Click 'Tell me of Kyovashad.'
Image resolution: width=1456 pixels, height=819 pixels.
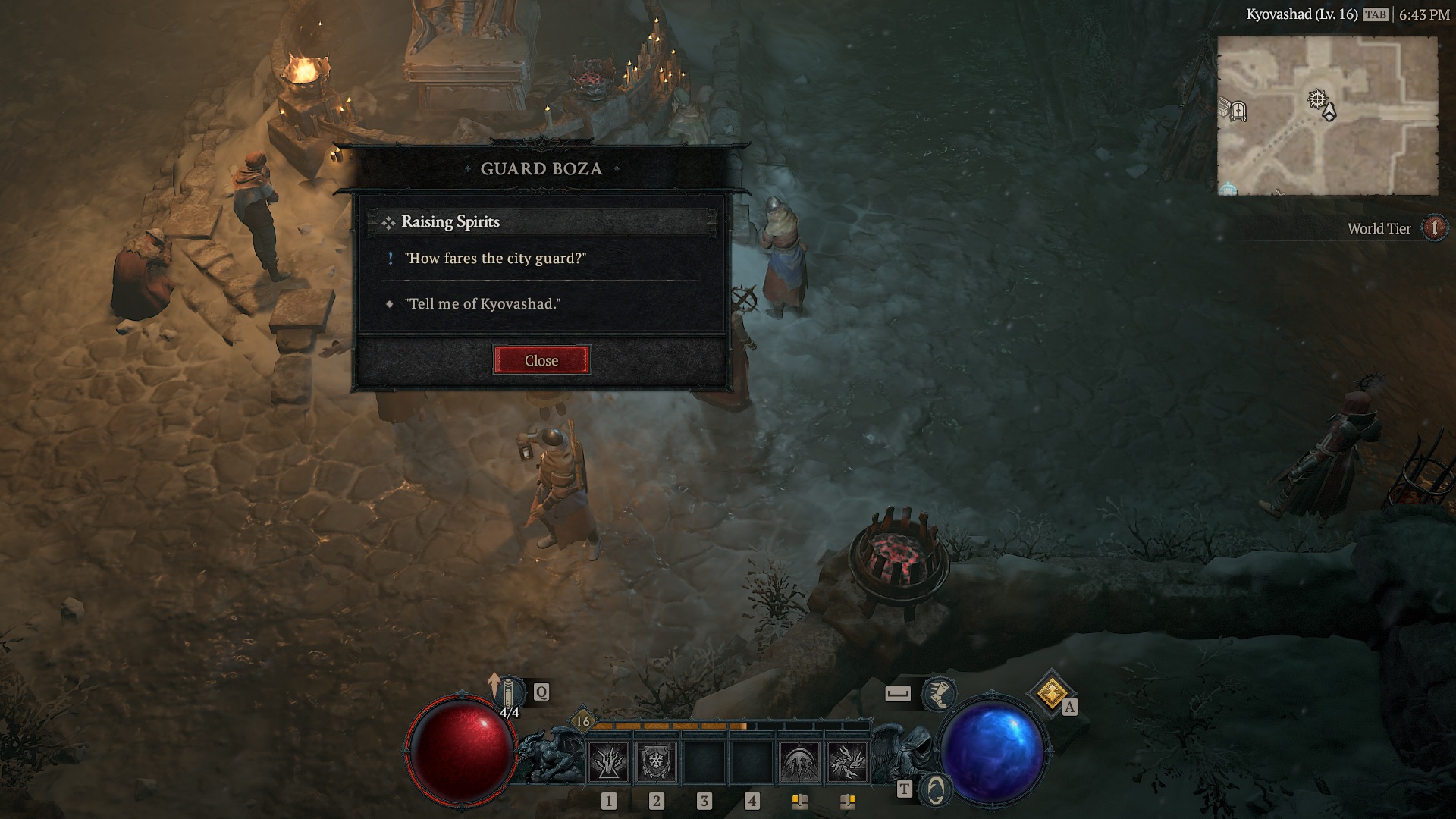pos(484,304)
